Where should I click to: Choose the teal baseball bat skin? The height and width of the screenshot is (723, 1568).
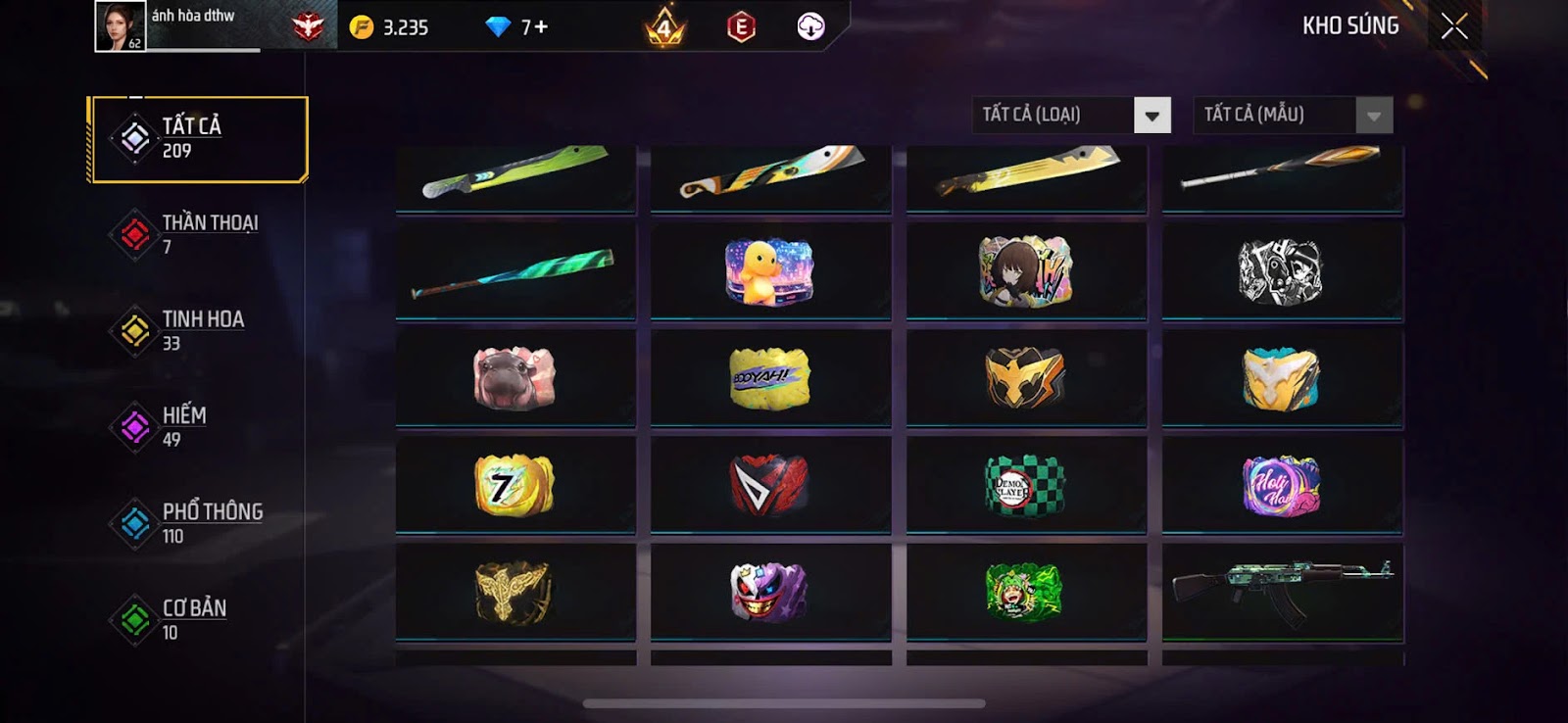click(514, 272)
